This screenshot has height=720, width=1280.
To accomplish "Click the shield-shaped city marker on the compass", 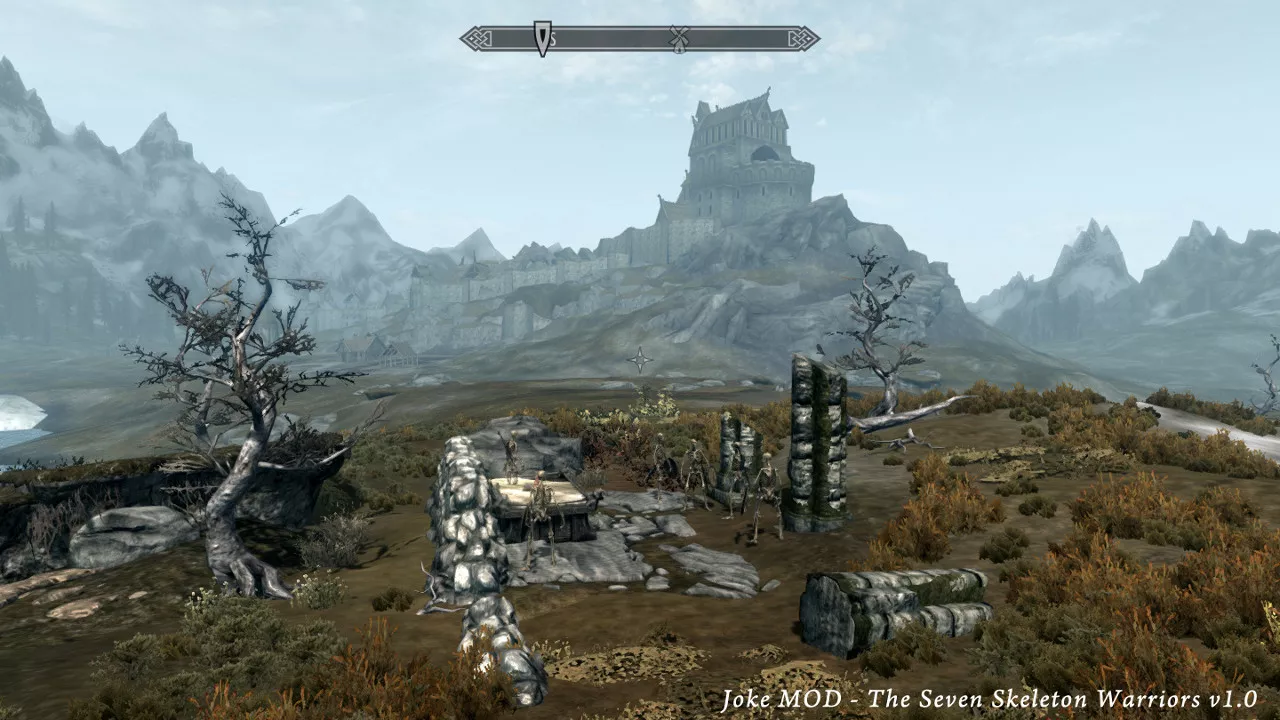I will [542, 38].
